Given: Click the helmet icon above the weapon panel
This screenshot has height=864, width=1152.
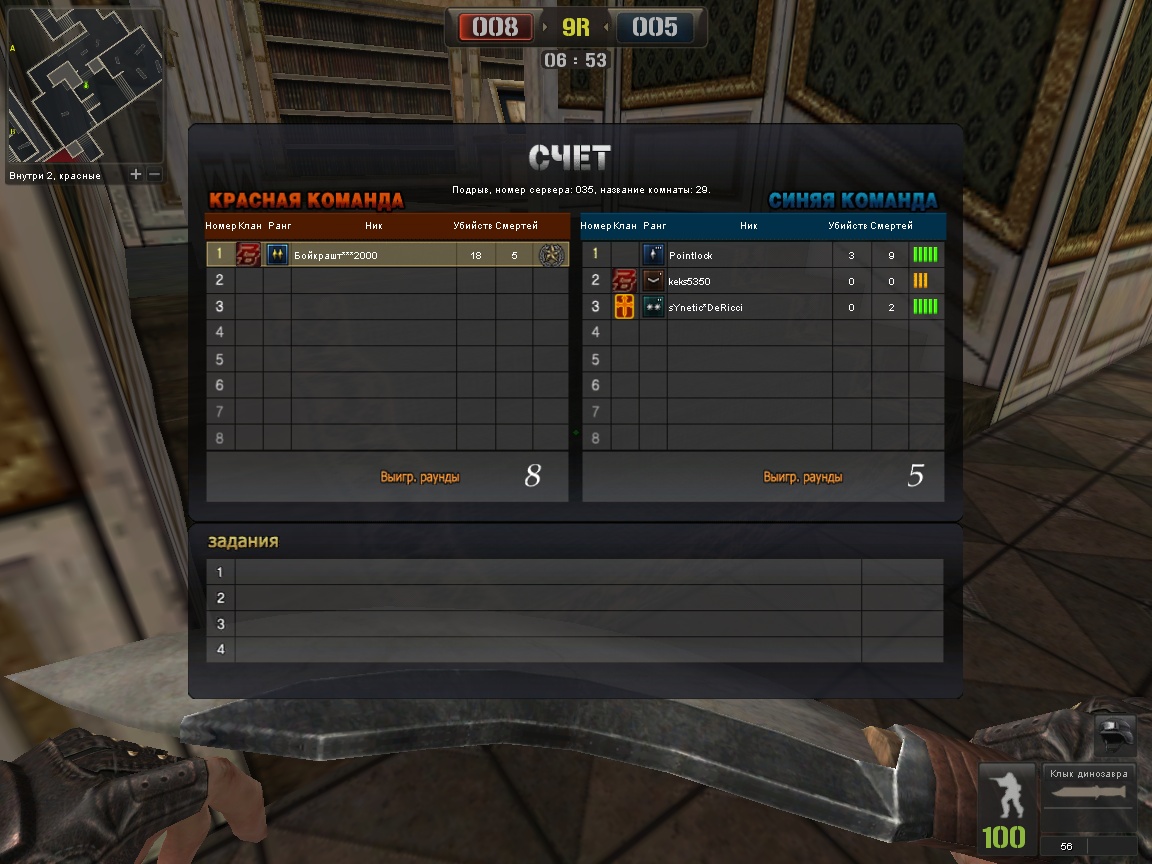Looking at the screenshot, I should pos(1113,733).
